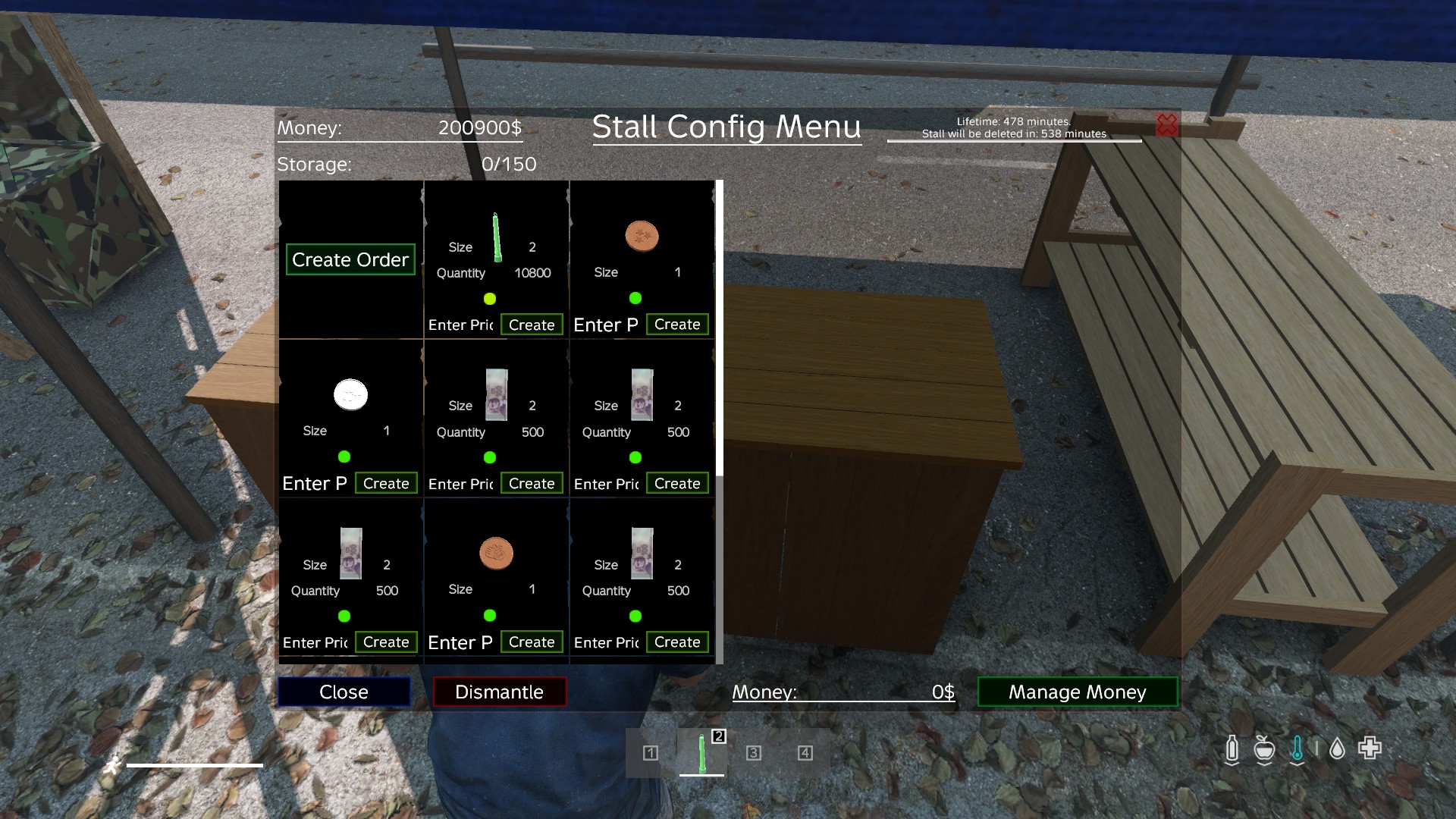The image size is (1456, 819).
Task: Select the green glowstick item tile
Action: click(497, 237)
